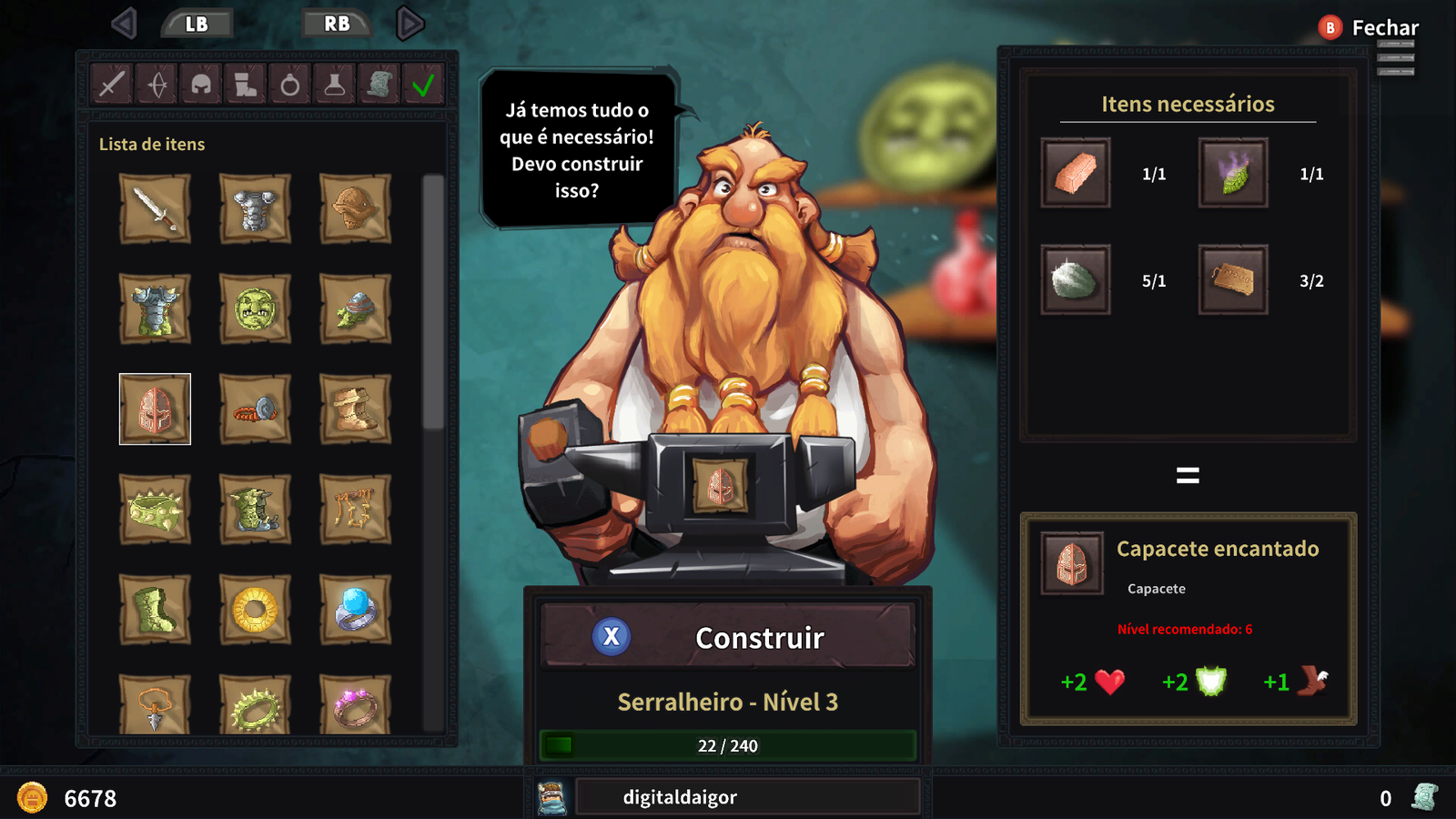Show the boots category tab
1456x819 pixels.
(246, 86)
